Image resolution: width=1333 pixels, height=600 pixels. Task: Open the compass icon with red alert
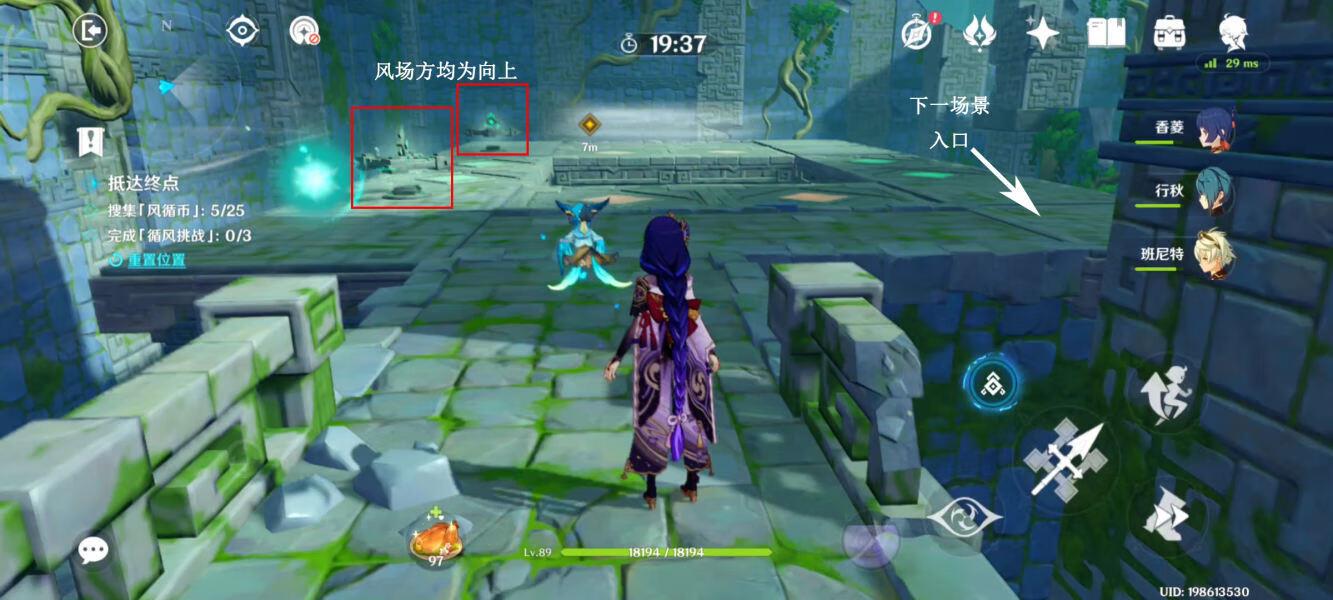(916, 32)
